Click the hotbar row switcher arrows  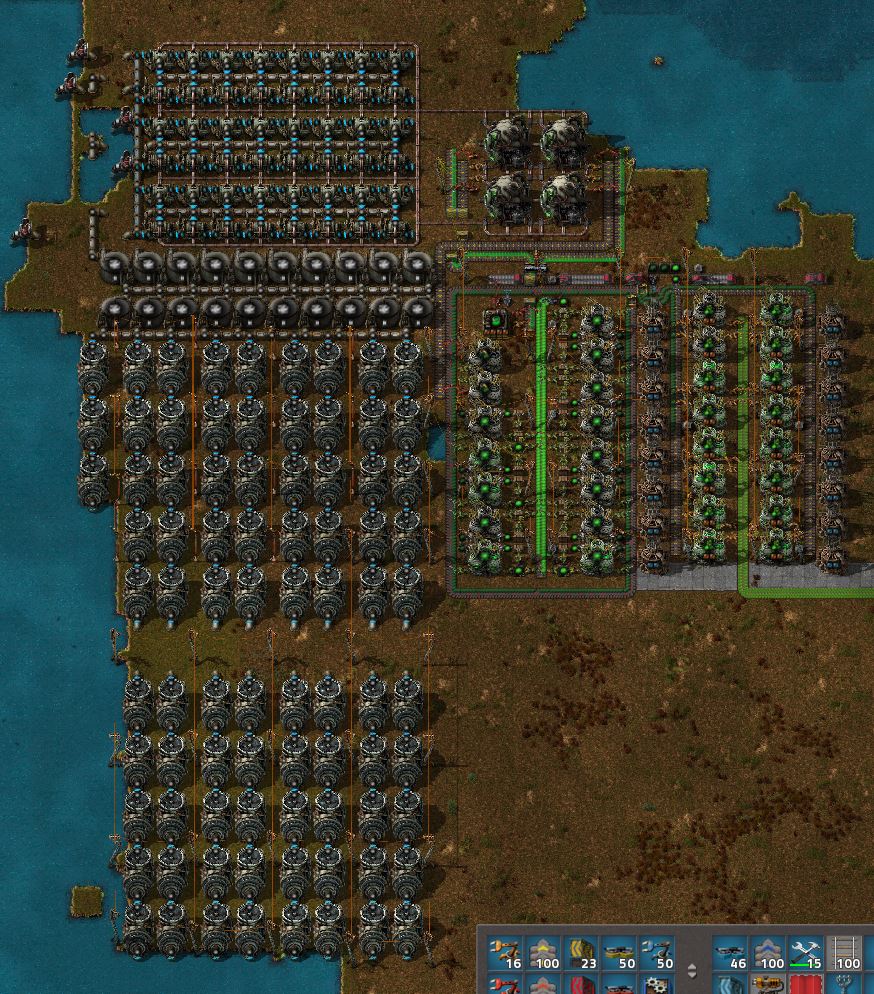pyautogui.click(x=693, y=970)
